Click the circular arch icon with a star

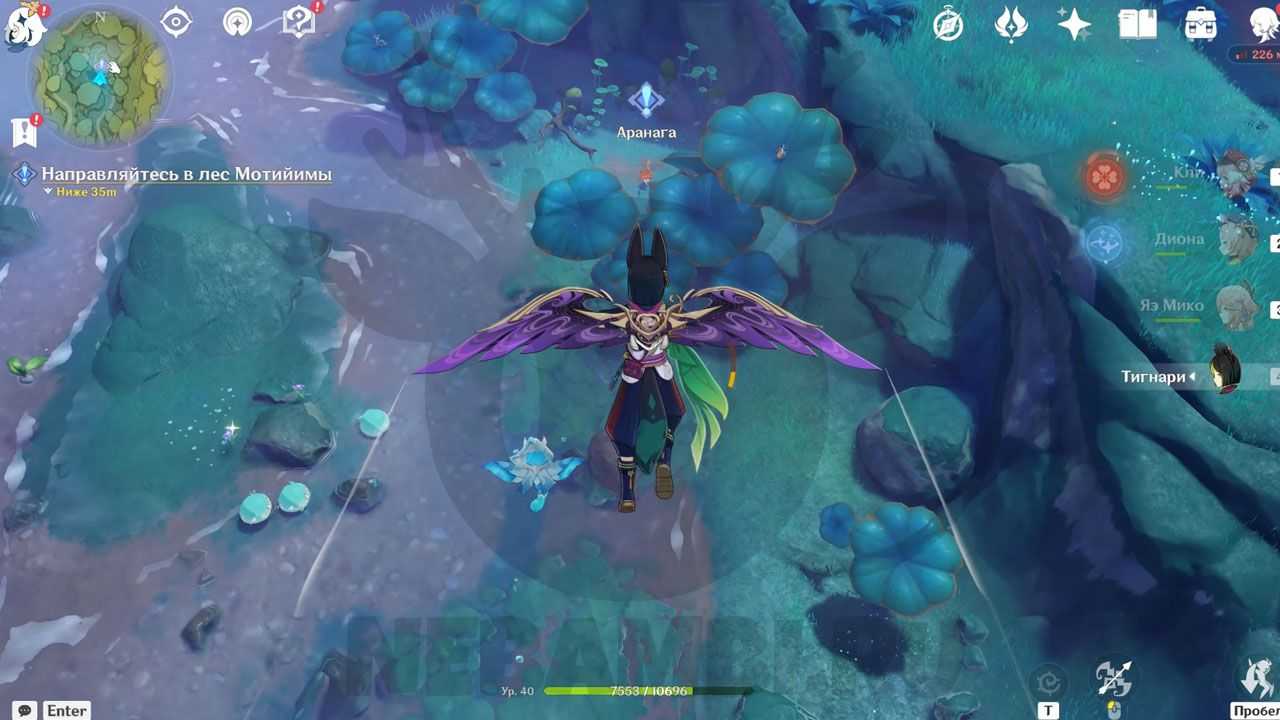[237, 22]
